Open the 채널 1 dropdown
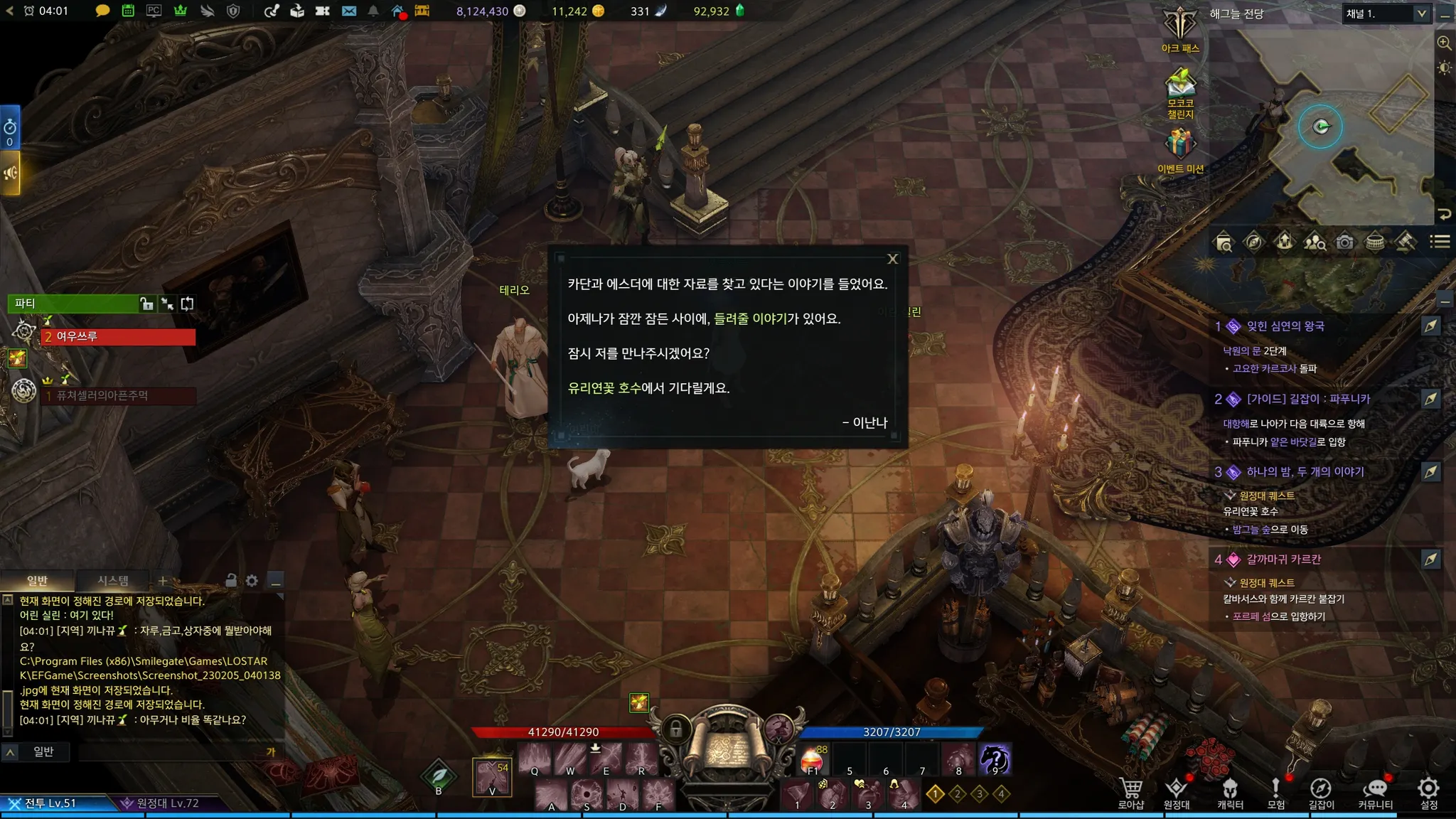The image size is (1456, 819). (1386, 14)
